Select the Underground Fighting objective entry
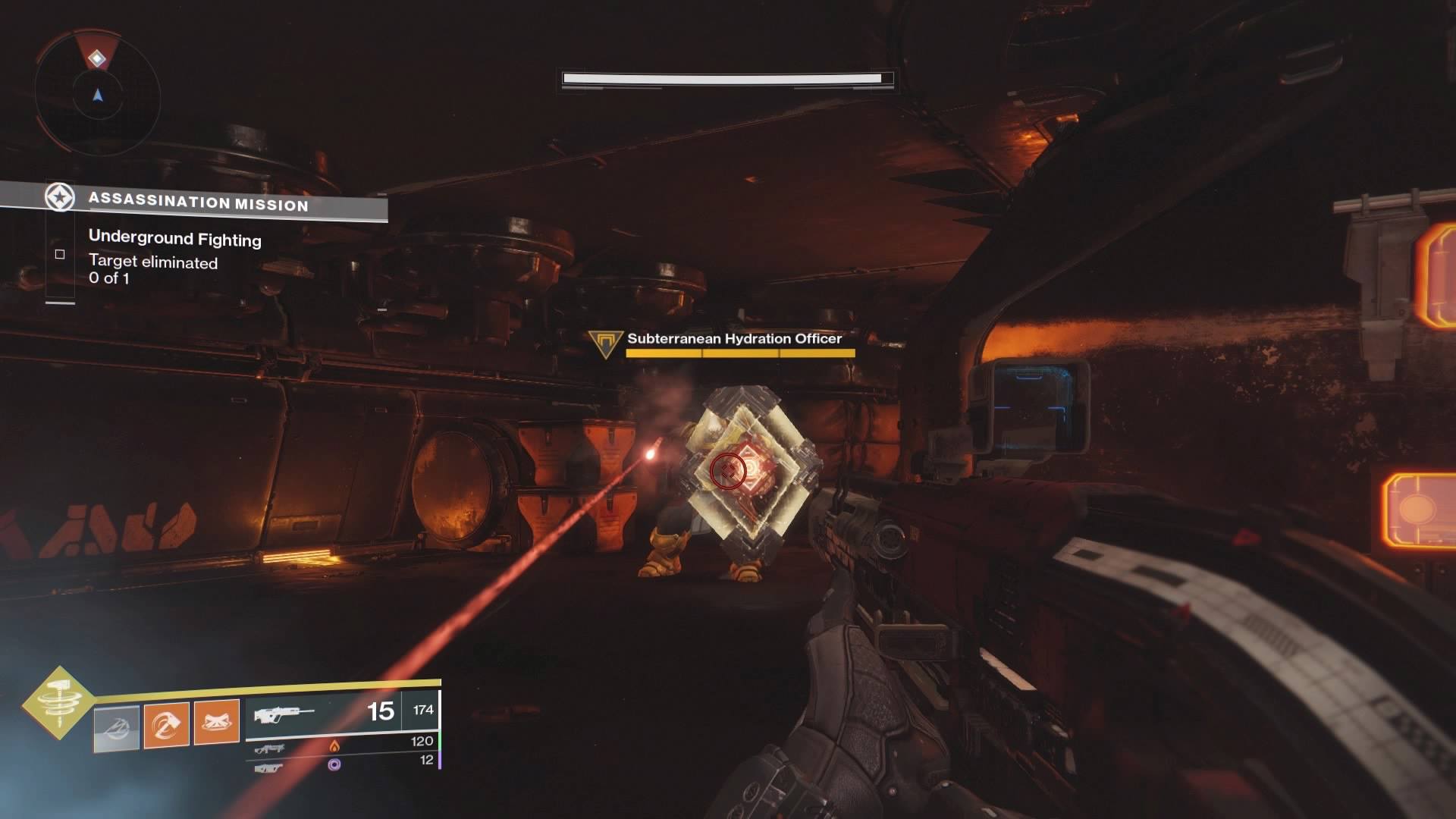 [x=174, y=239]
